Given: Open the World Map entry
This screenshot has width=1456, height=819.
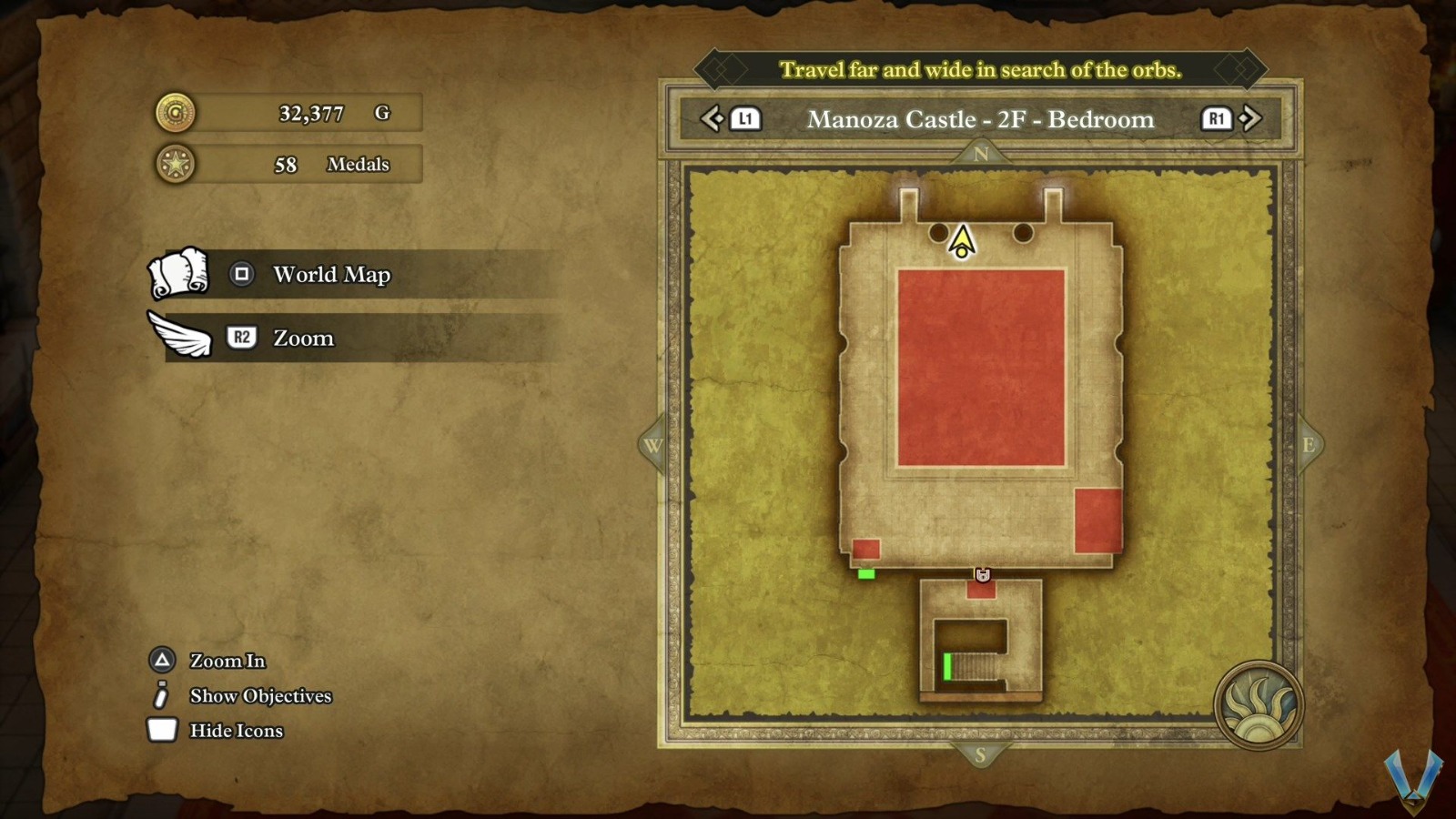Looking at the screenshot, I should pos(331,275).
